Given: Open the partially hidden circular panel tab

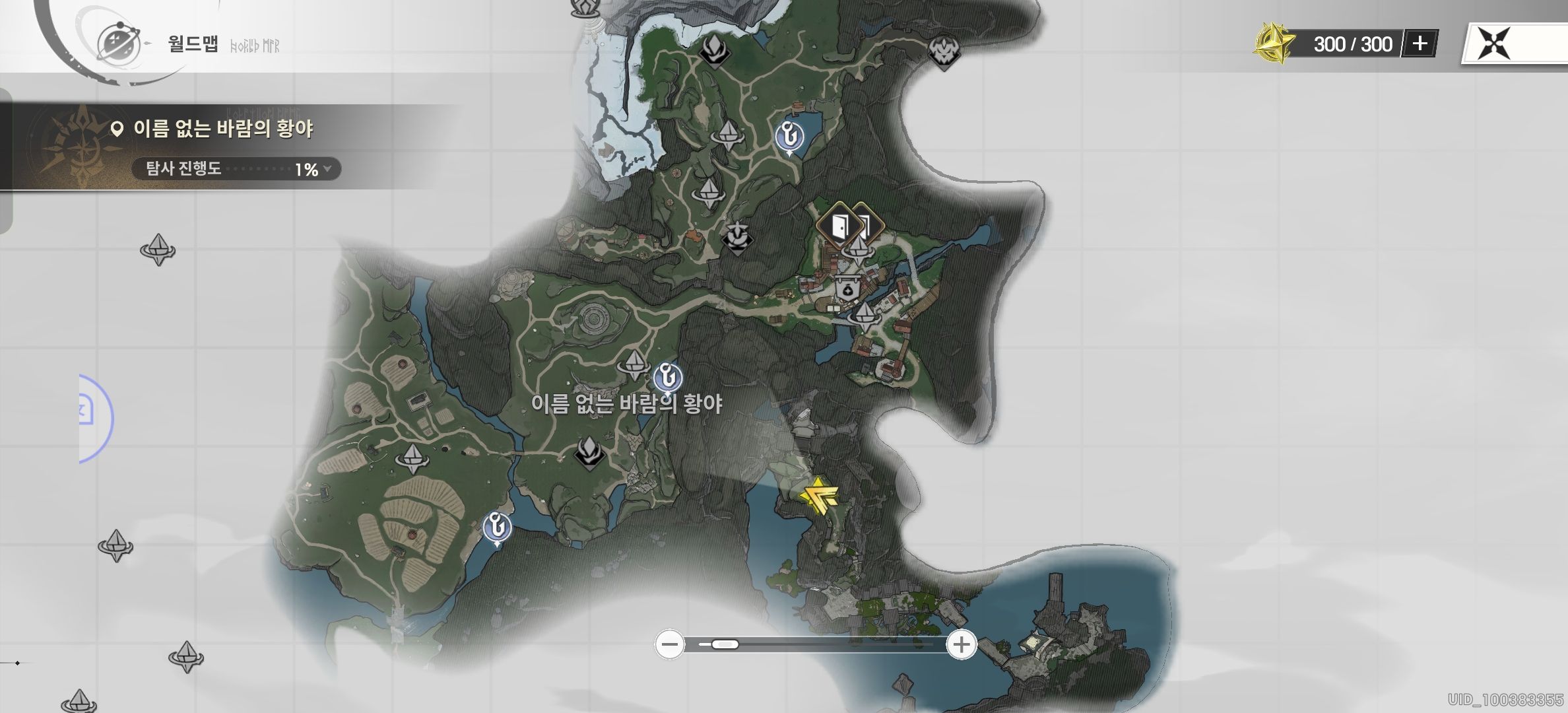Looking at the screenshot, I should tap(92, 417).
